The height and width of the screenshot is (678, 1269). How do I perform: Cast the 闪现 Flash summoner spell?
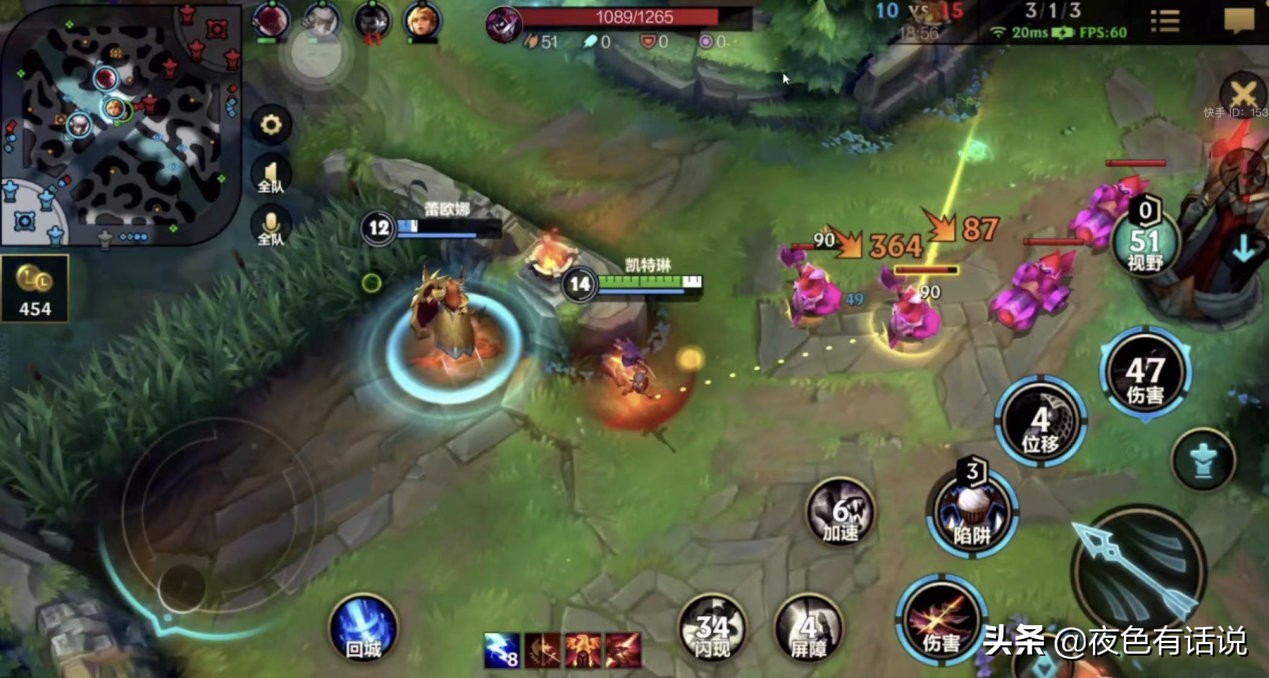pyautogui.click(x=713, y=626)
